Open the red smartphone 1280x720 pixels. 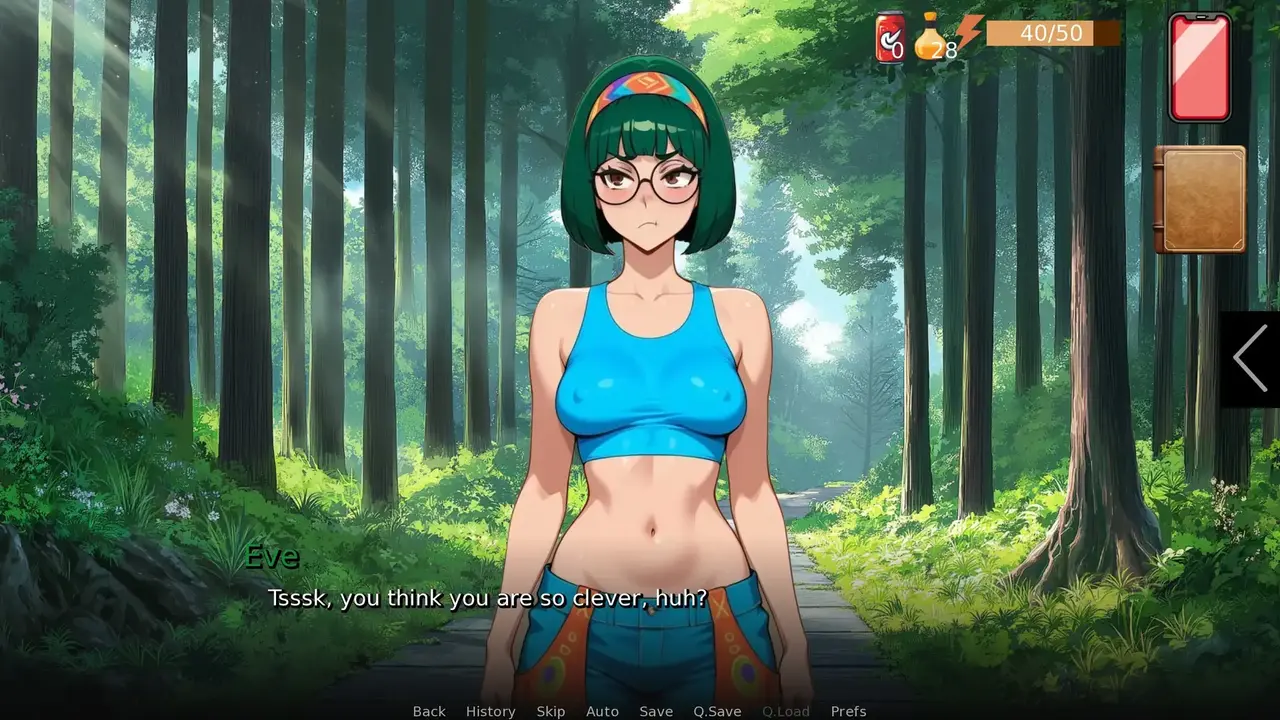pos(1199,67)
